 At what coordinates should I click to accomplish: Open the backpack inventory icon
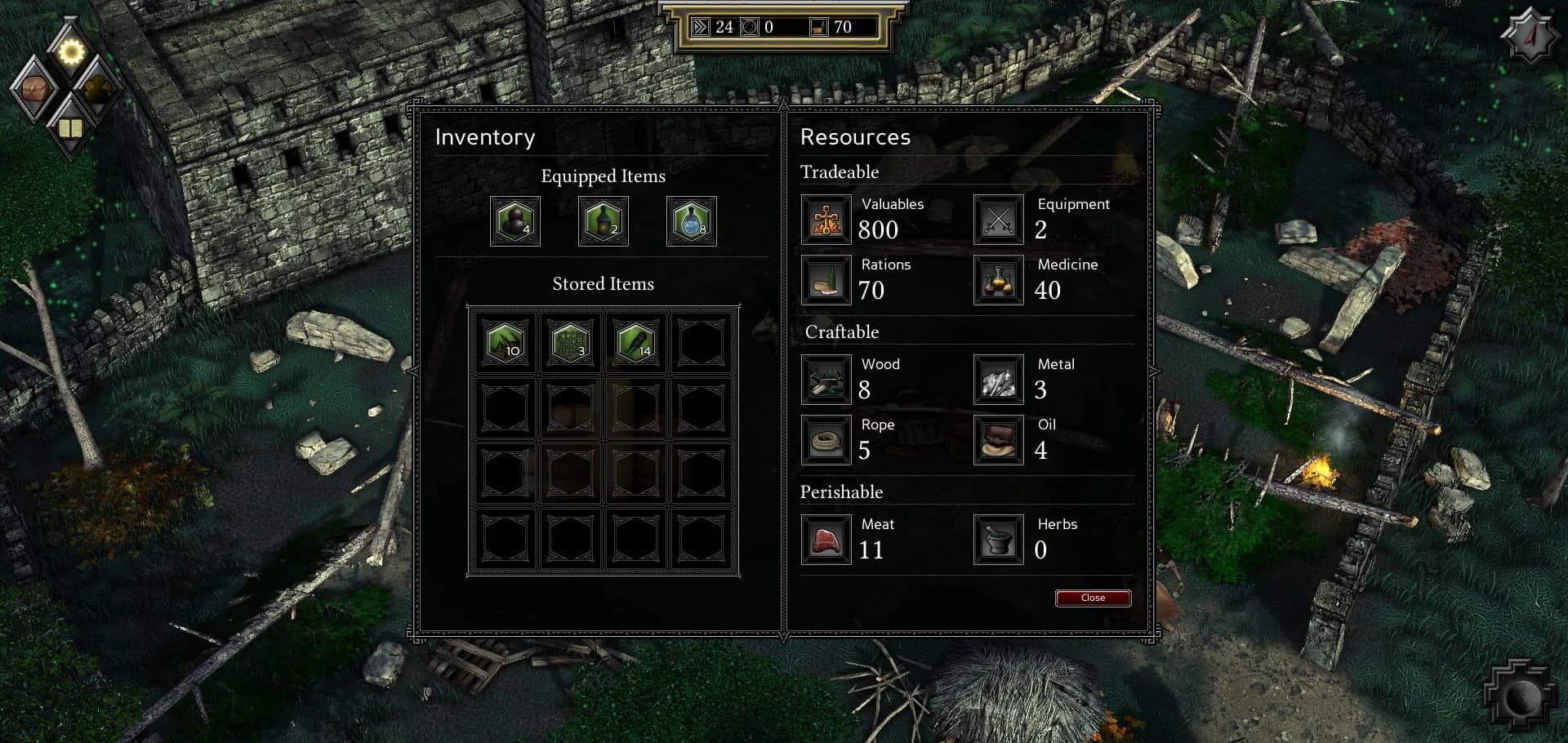[34, 89]
